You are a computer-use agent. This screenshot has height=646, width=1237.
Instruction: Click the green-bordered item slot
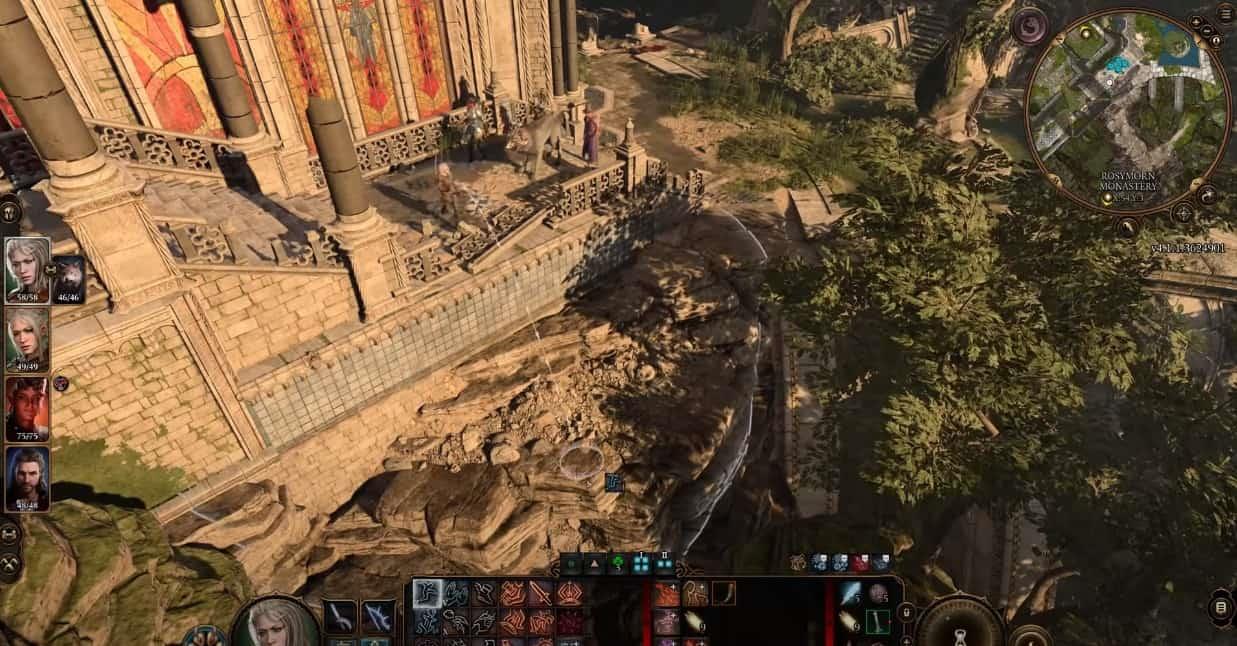point(877,621)
